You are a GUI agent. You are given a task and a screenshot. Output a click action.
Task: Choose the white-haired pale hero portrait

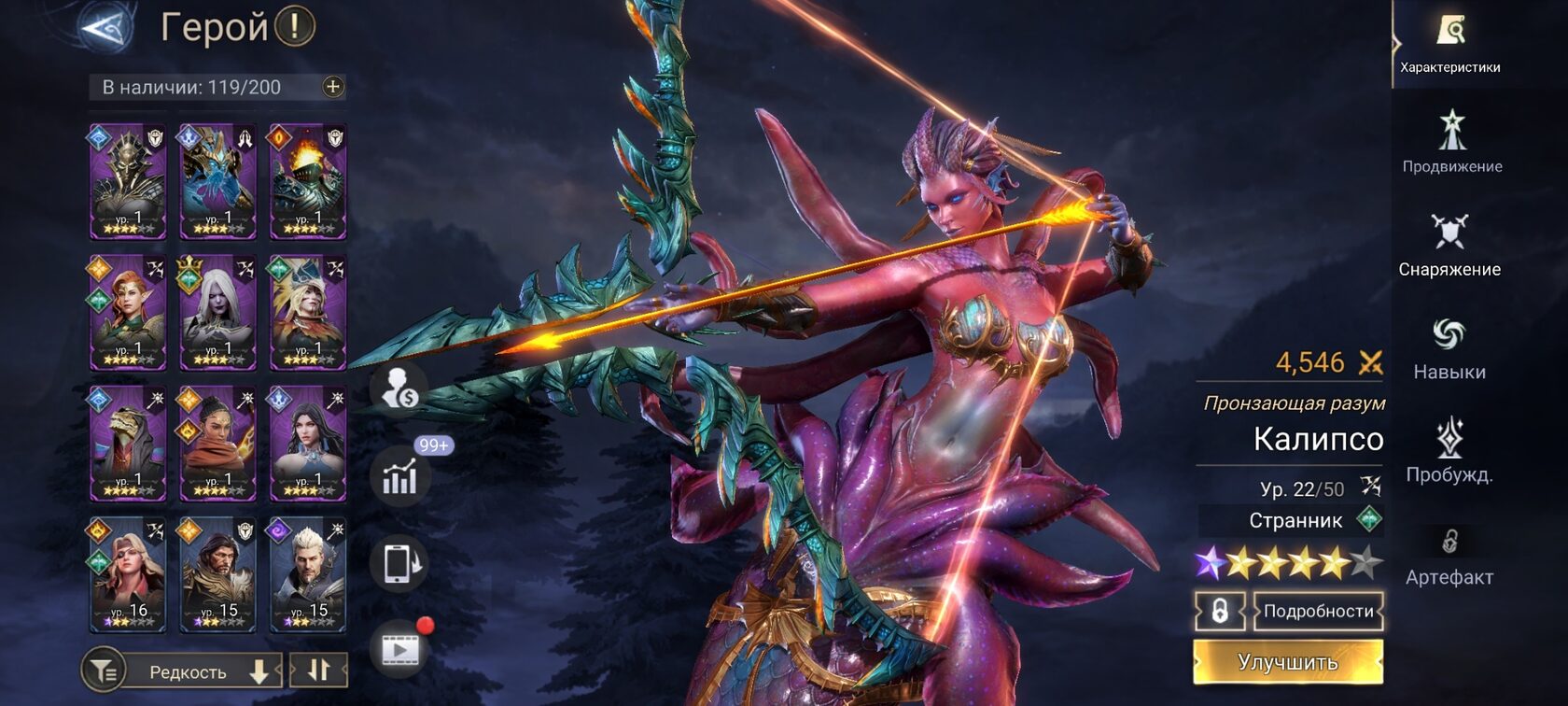click(217, 313)
